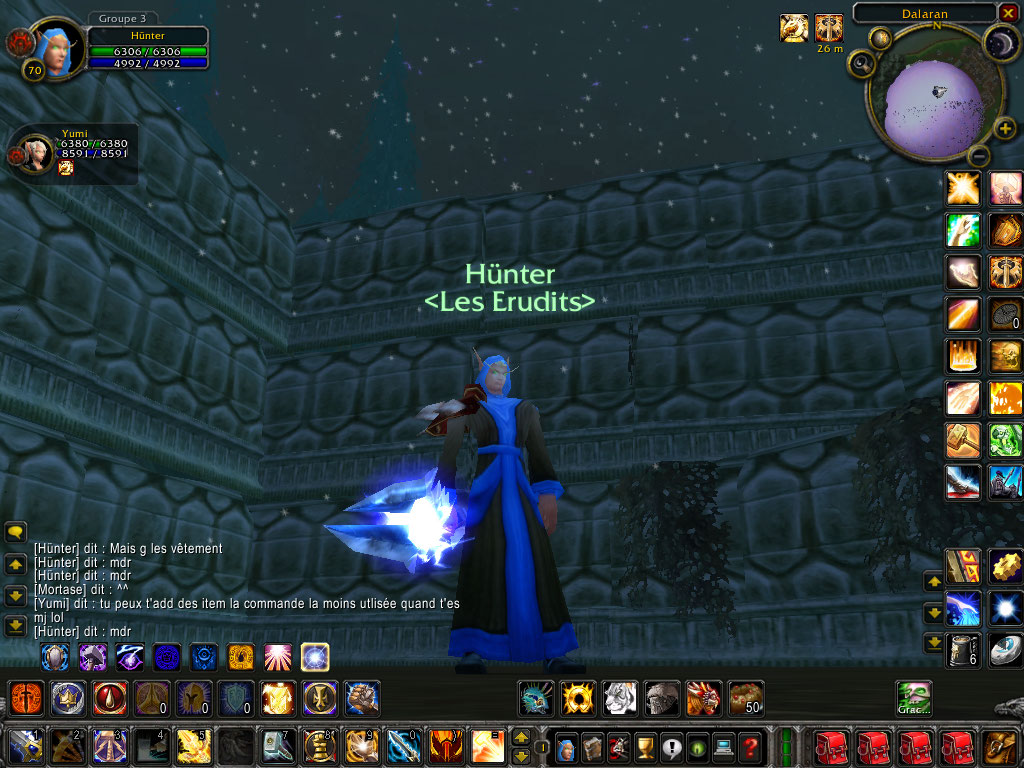The width and height of the screenshot is (1024, 768).
Task: Close the Dalaran minimap panel
Action: coord(1007,13)
